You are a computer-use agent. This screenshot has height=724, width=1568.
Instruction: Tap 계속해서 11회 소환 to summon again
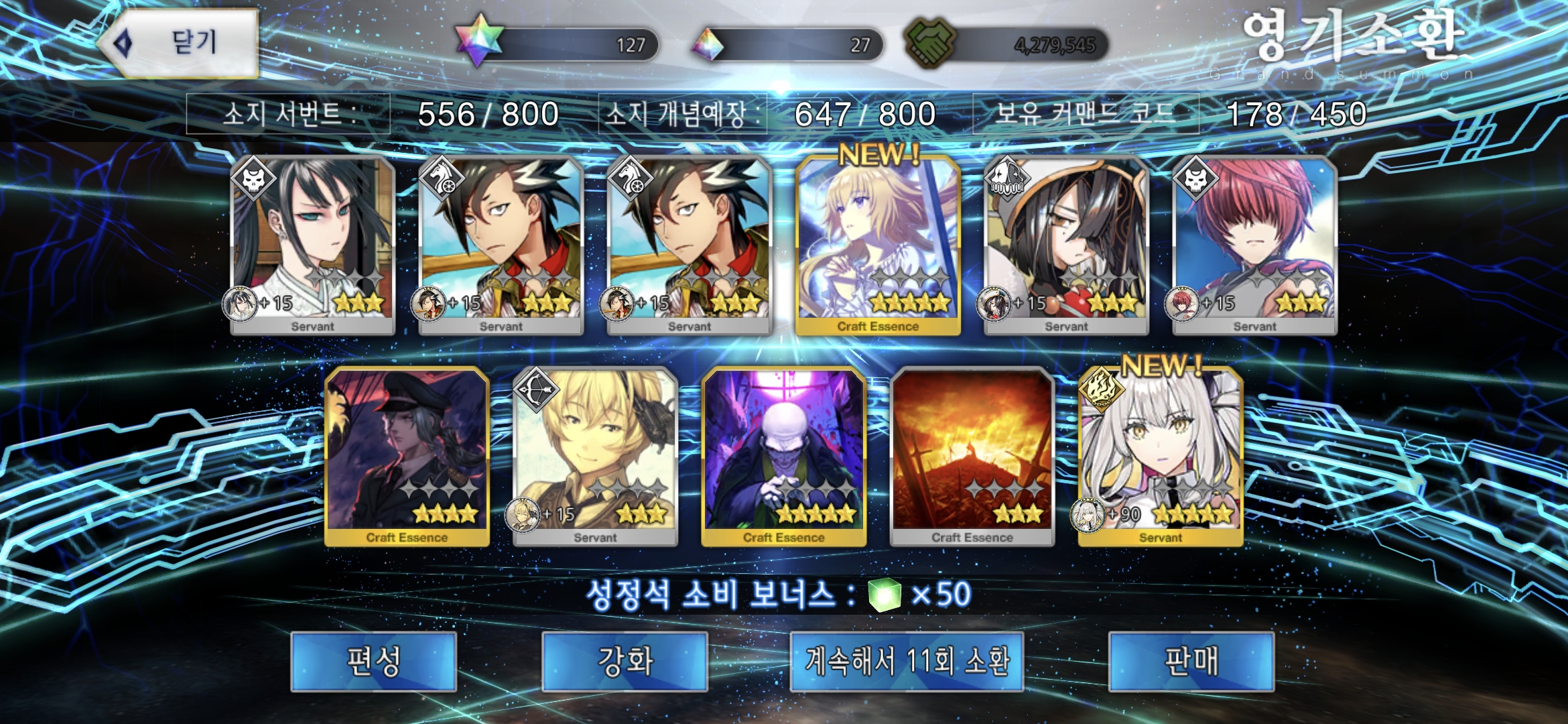pos(907,661)
